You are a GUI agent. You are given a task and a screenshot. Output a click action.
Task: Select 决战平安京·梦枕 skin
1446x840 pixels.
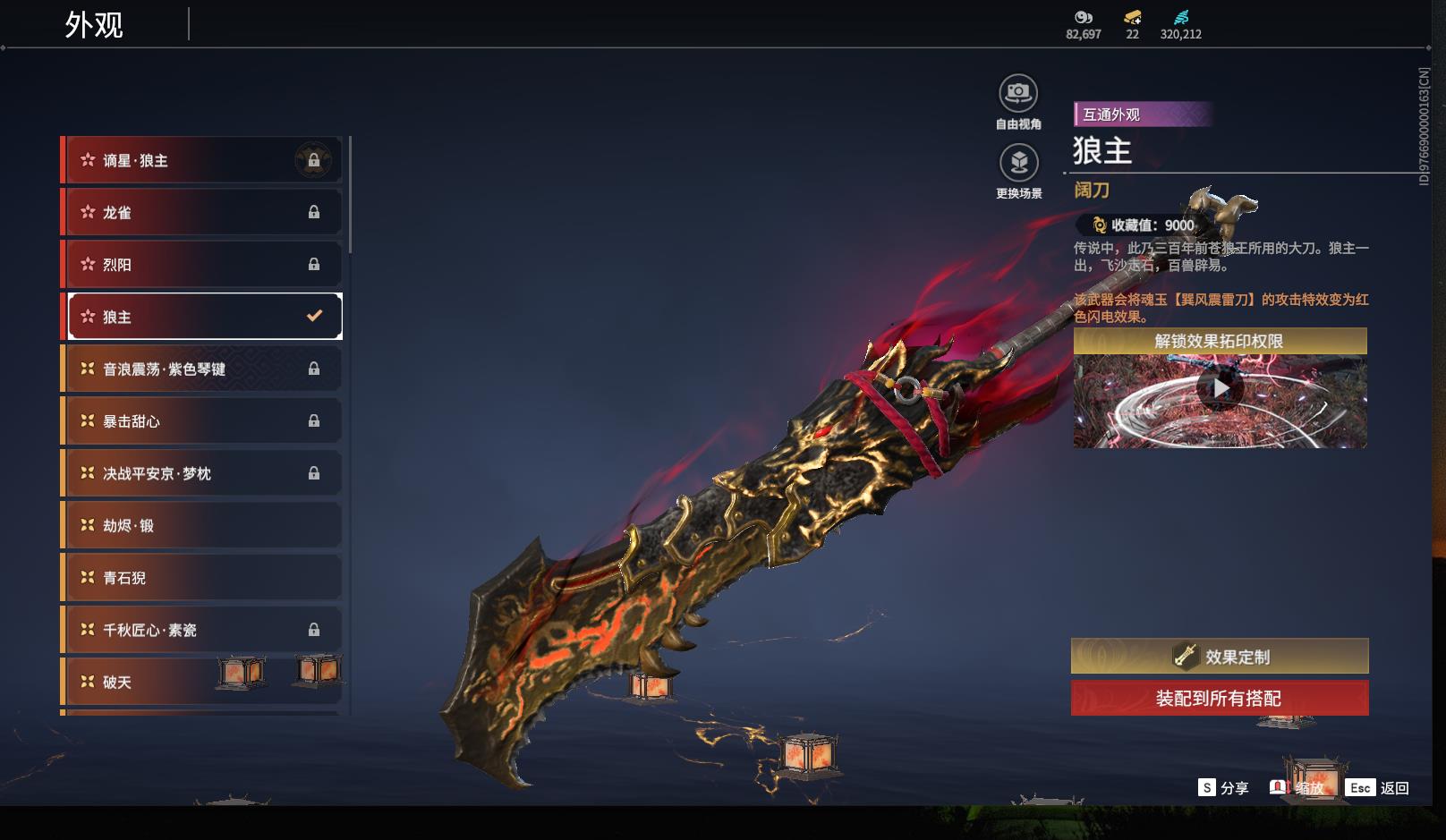point(202,473)
